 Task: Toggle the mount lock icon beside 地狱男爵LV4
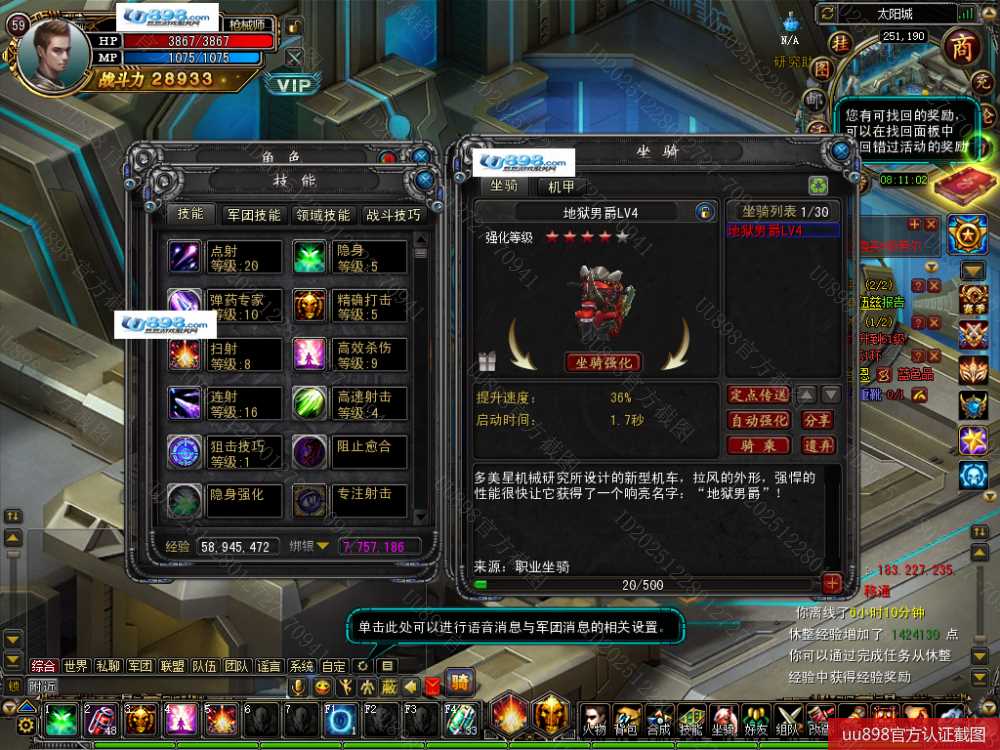pos(704,212)
